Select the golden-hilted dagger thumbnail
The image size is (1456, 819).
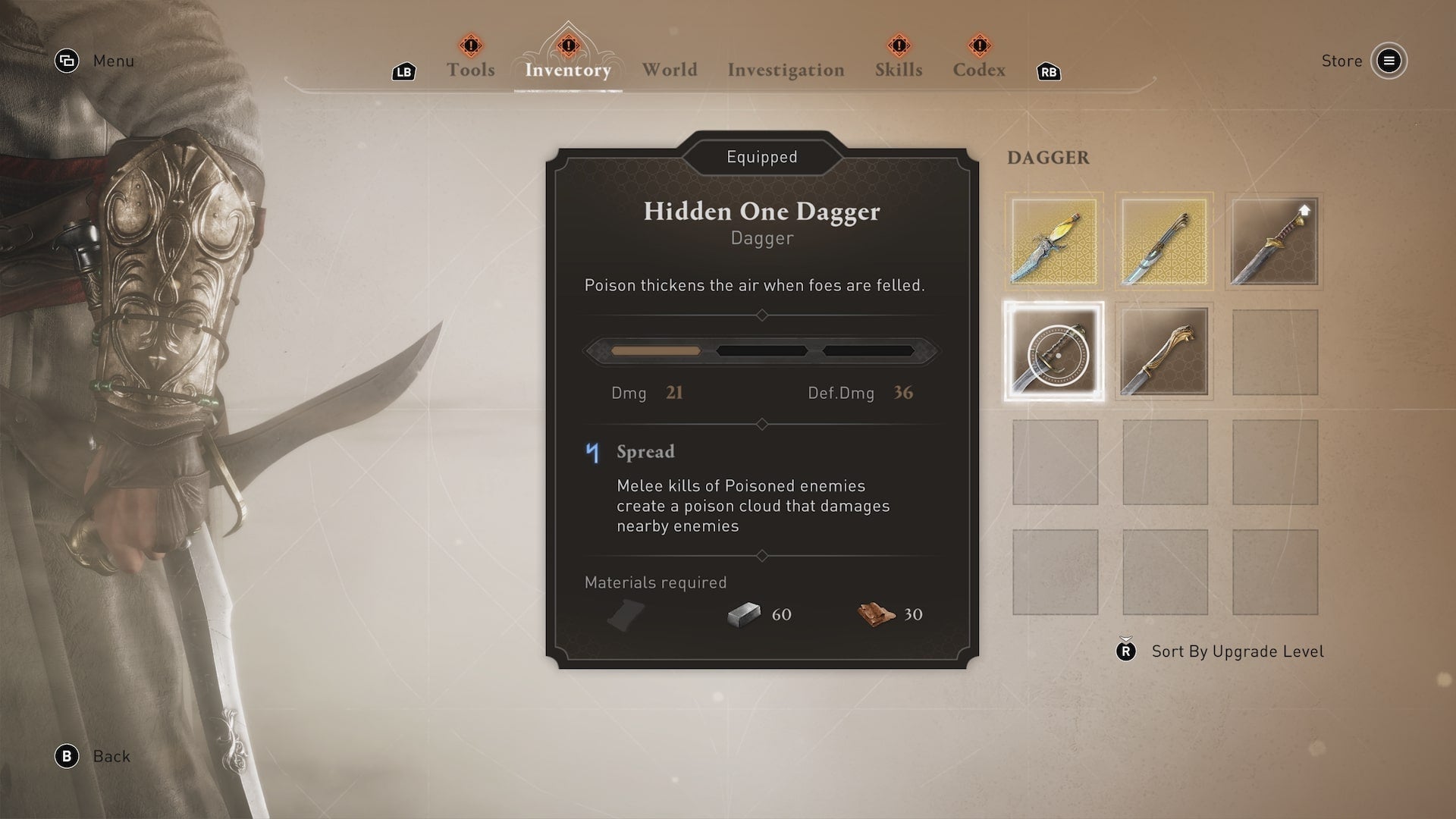pos(1165,351)
